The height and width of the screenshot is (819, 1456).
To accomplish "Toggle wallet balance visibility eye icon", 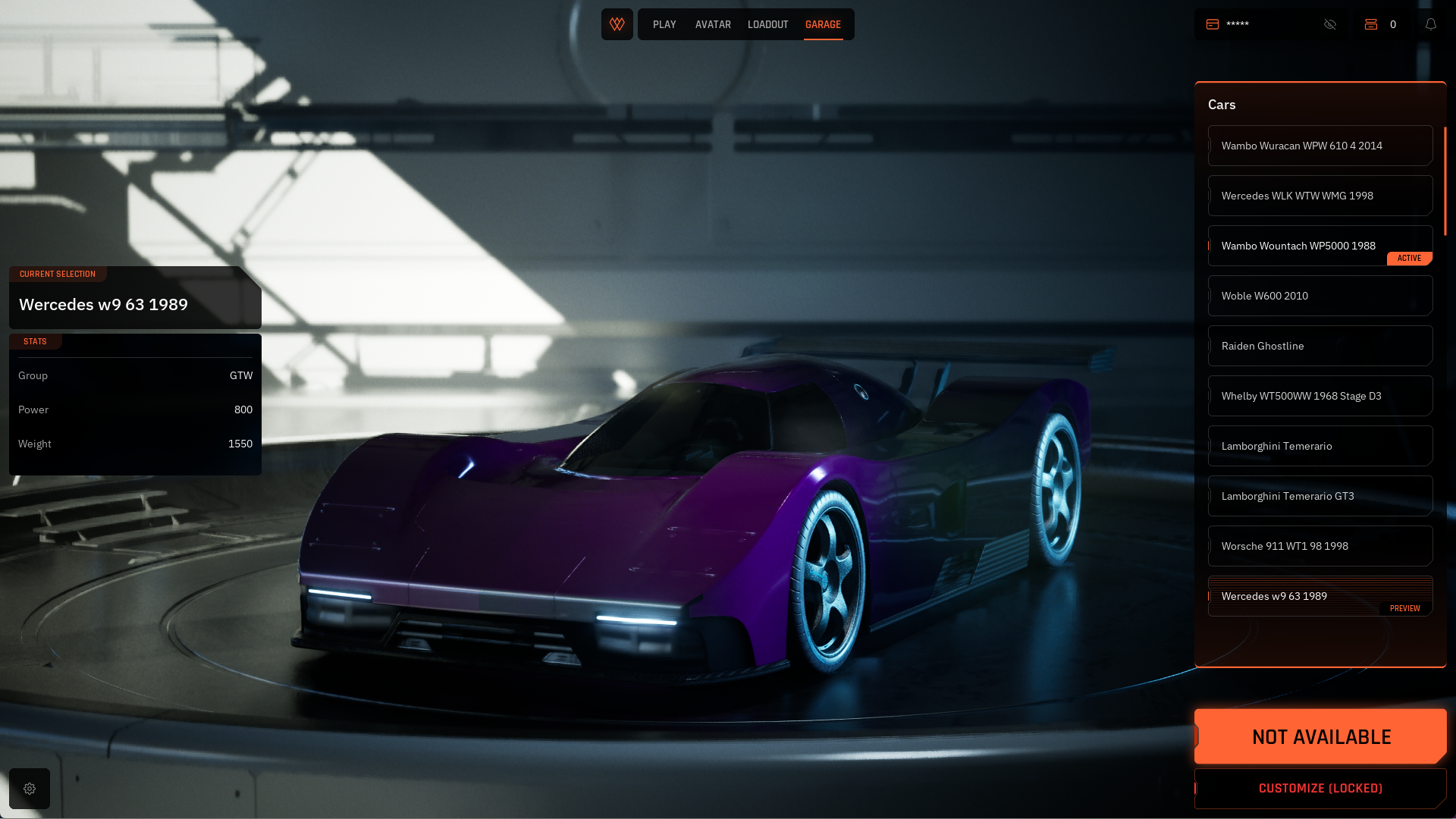I will 1330,24.
